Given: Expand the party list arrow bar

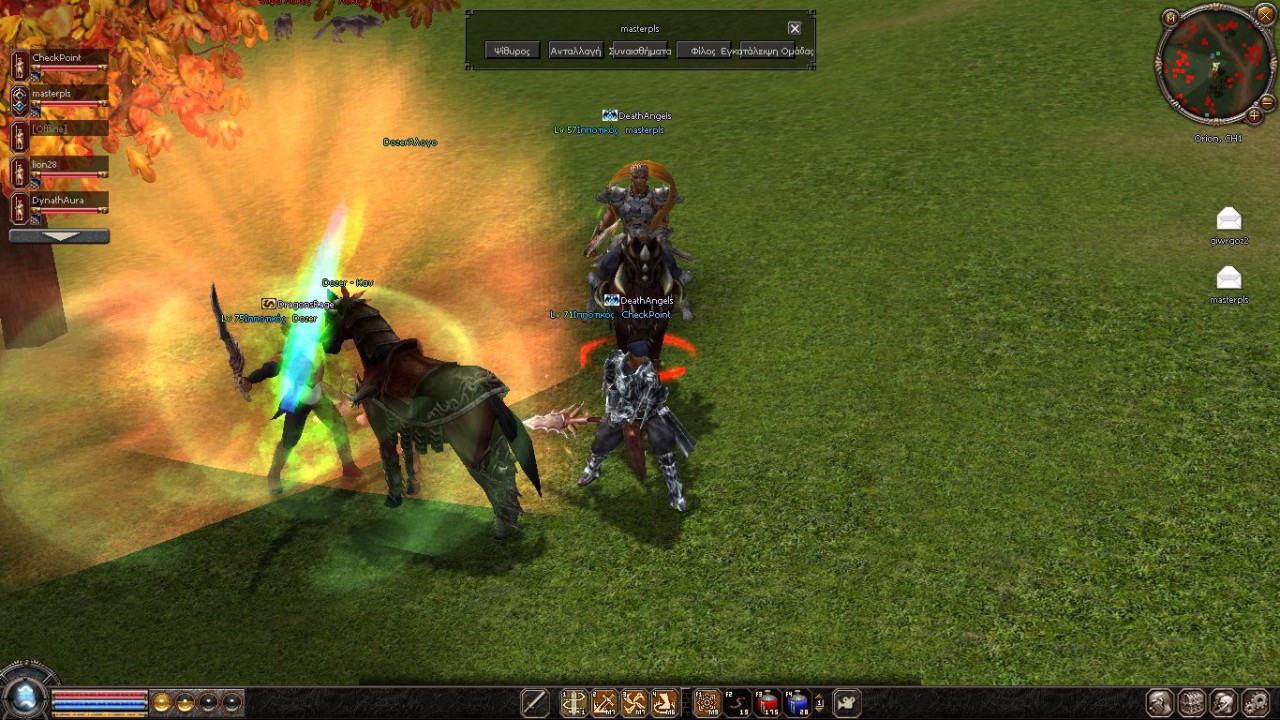Looking at the screenshot, I should [x=59, y=237].
